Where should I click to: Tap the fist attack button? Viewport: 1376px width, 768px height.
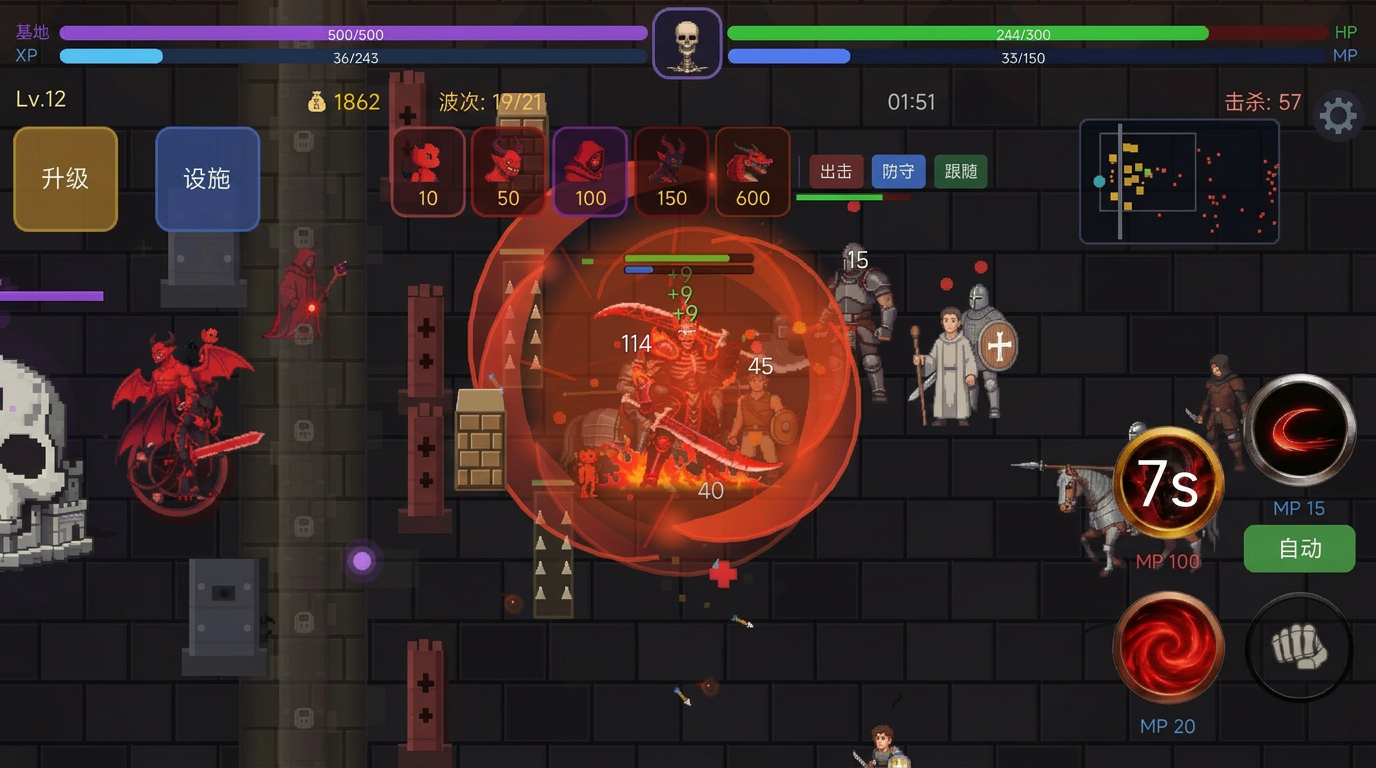coord(1299,647)
